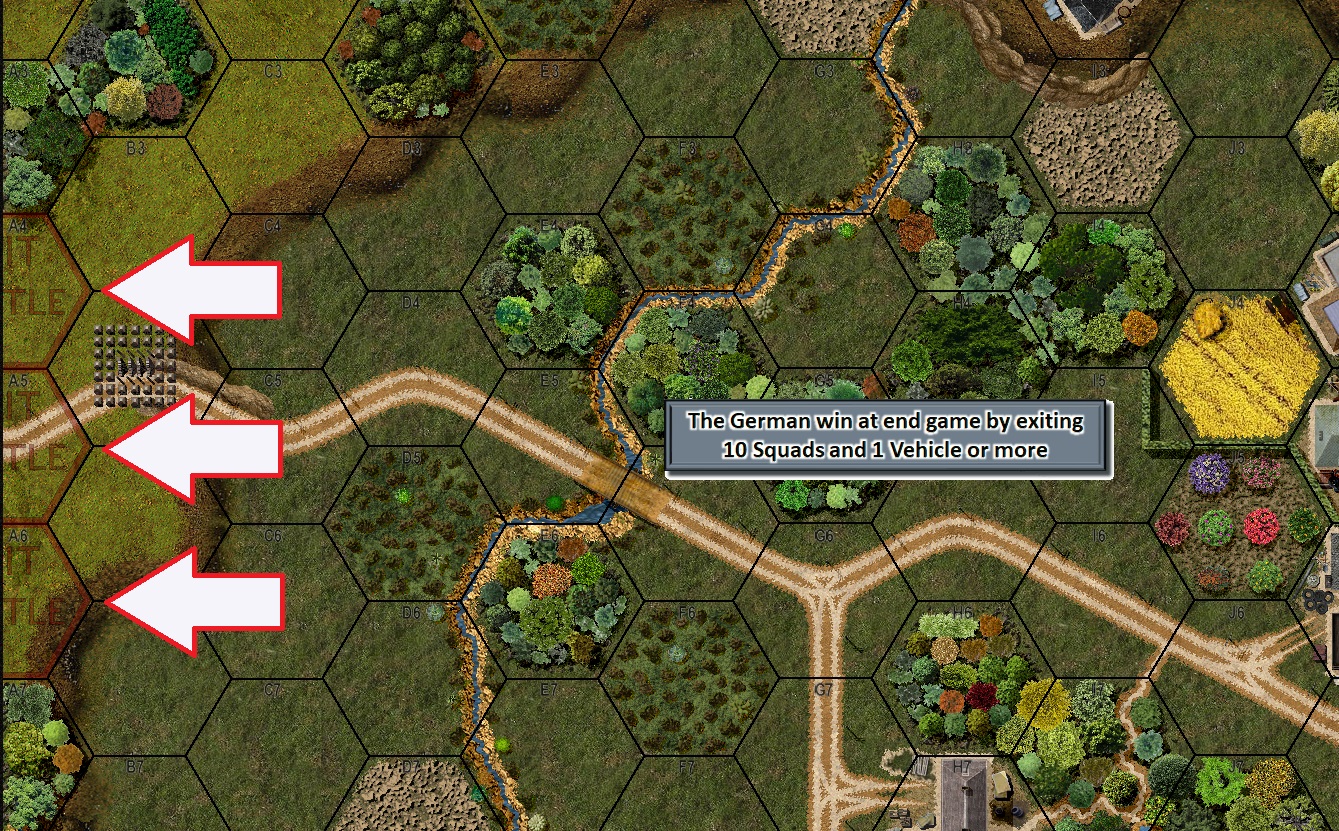
Task: Click the hex label C3
Action: point(272,70)
